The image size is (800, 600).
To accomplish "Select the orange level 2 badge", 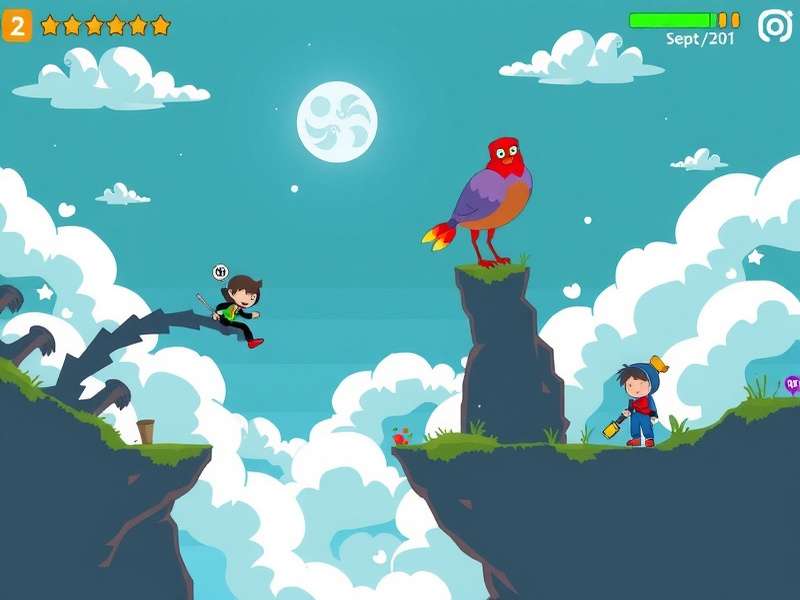I will click(17, 25).
